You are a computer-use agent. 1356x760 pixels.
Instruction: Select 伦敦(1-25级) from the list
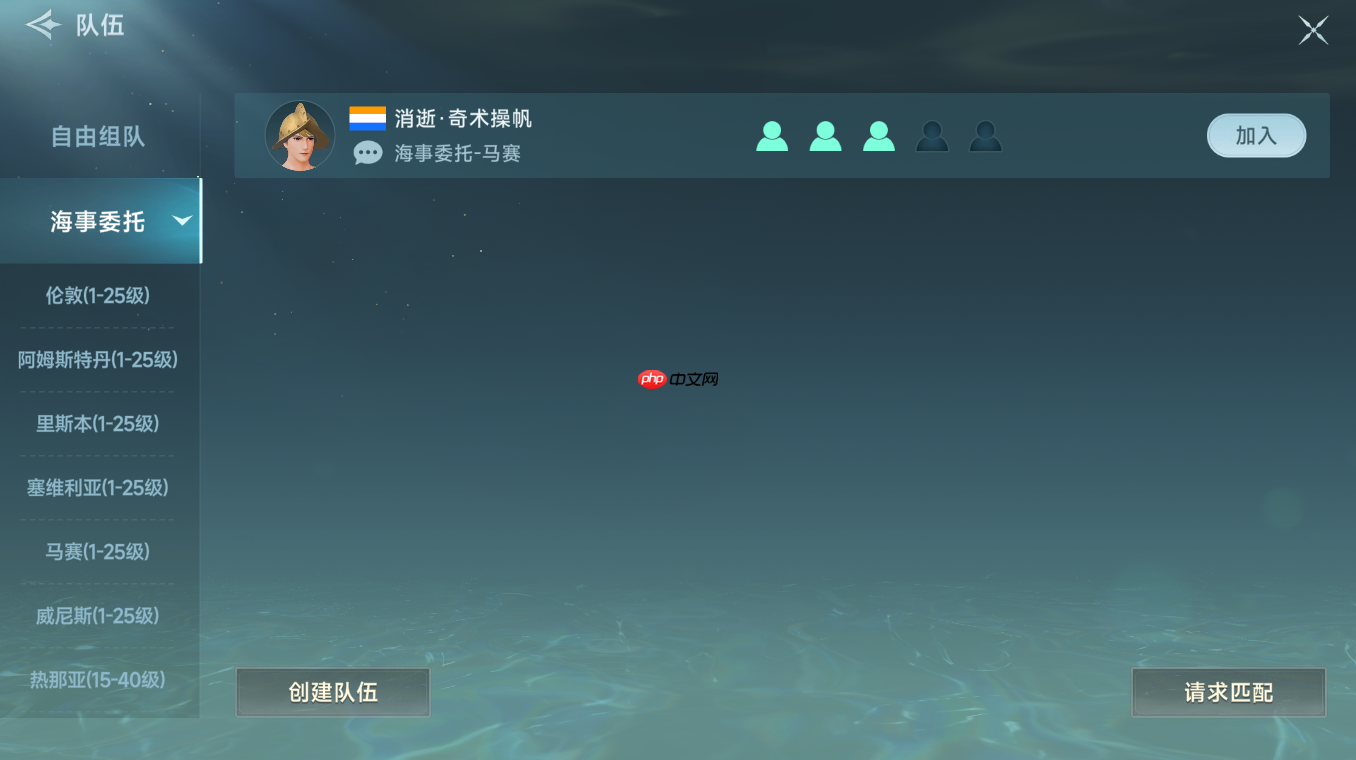tap(98, 296)
